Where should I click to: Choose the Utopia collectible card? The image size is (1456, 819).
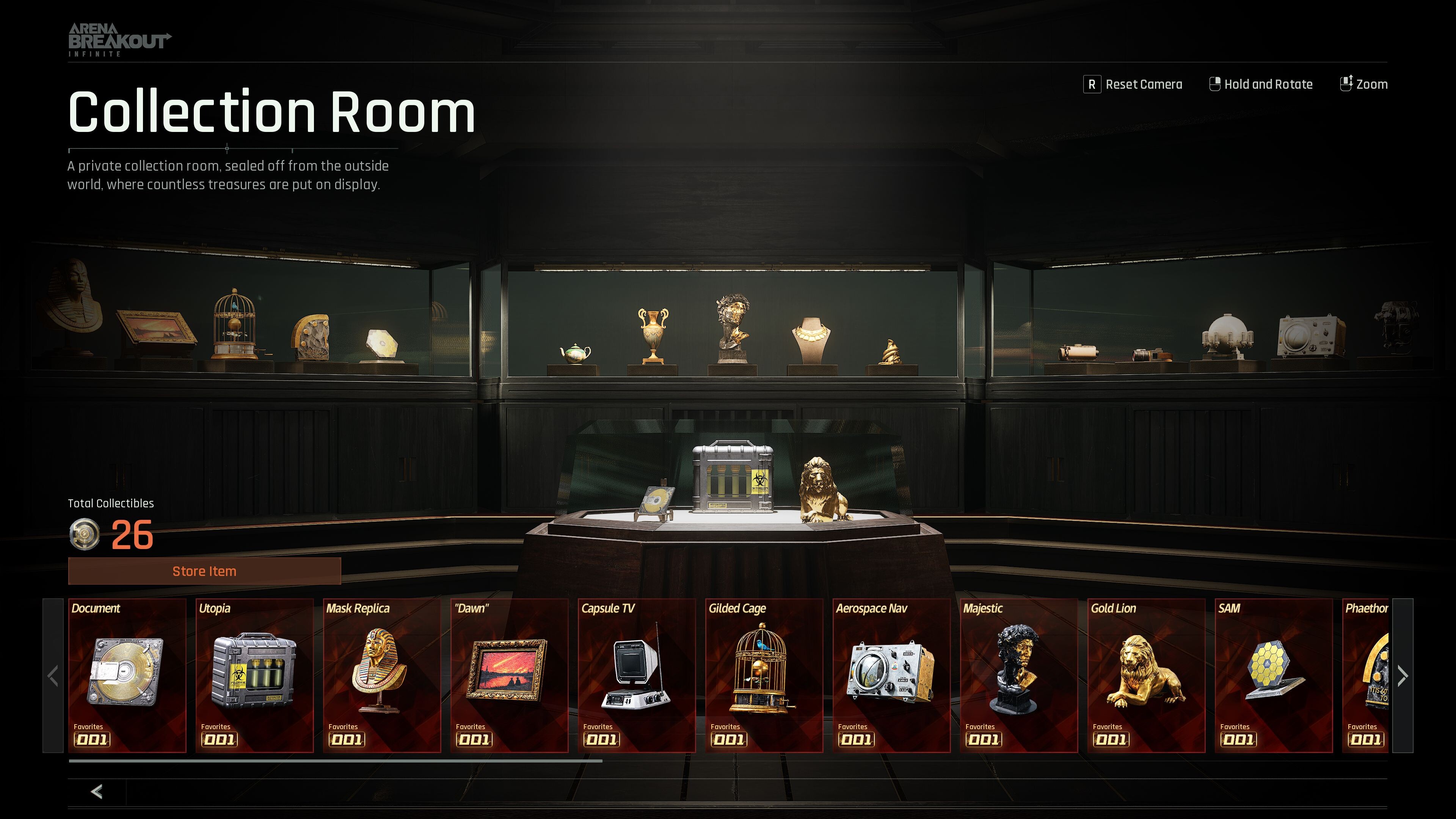click(254, 675)
